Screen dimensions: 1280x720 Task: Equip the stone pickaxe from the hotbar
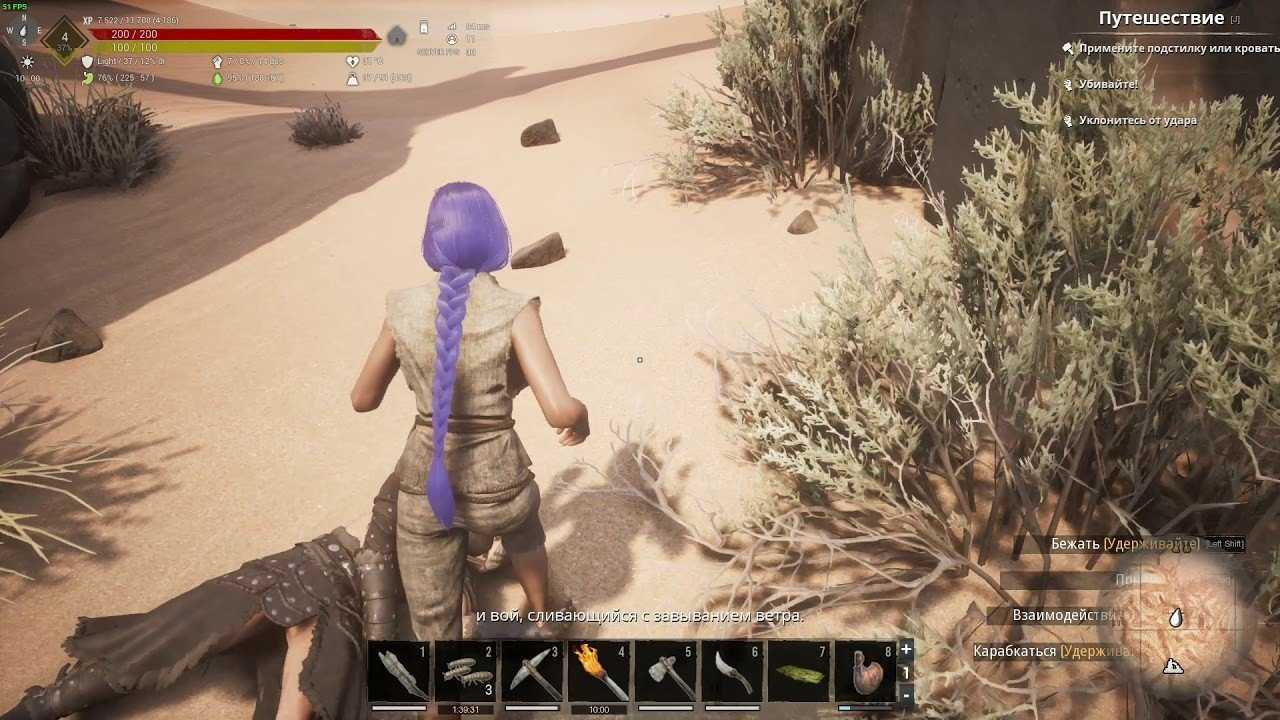click(532, 672)
